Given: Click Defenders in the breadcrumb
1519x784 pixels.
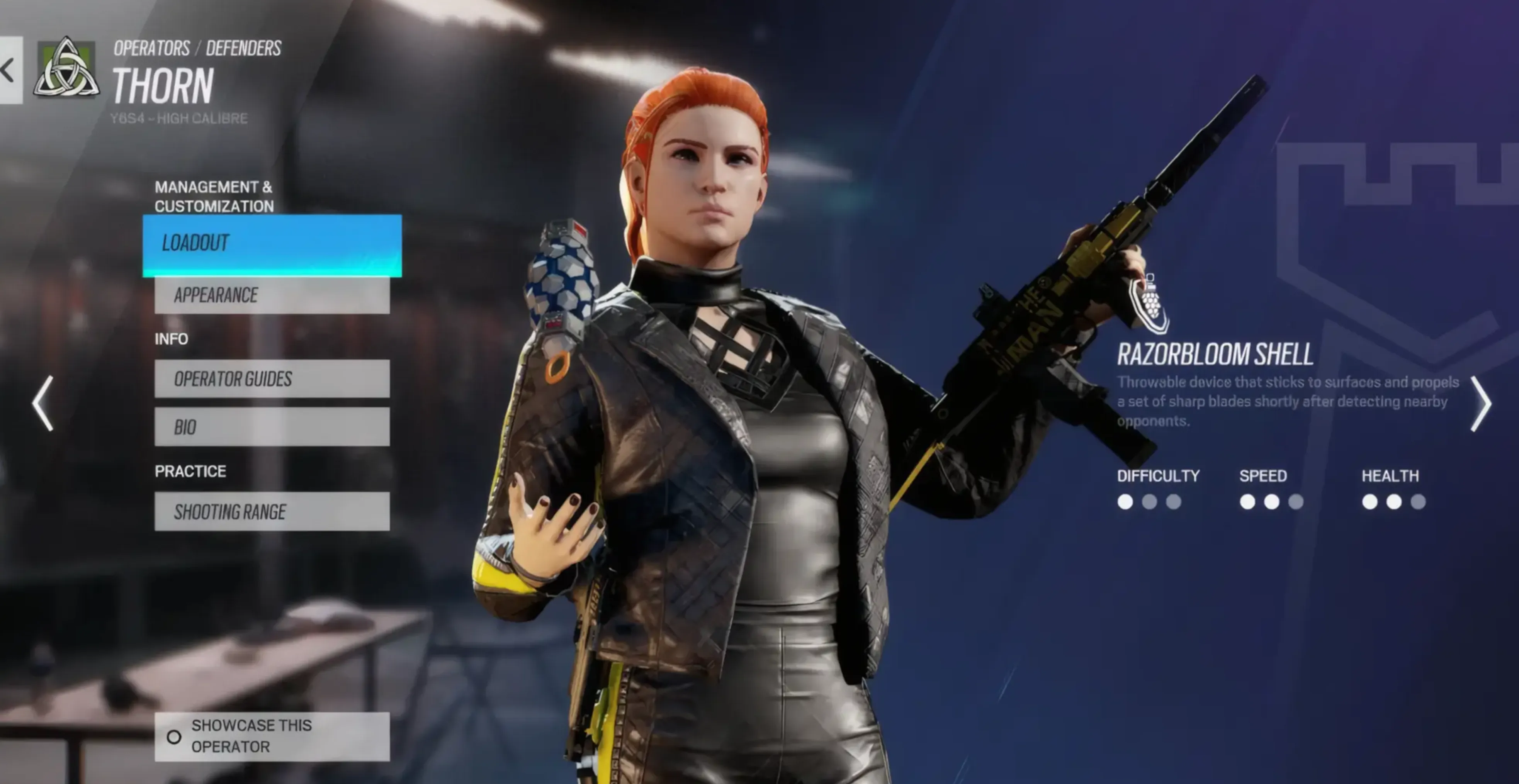Looking at the screenshot, I should pos(246,48).
